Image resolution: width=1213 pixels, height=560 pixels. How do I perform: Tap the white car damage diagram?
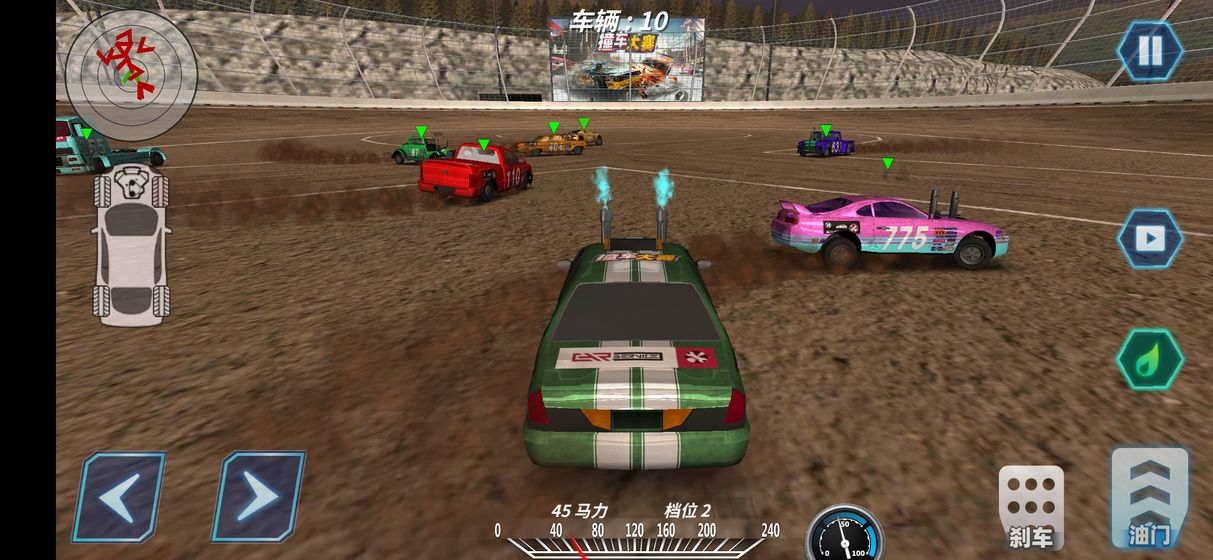131,246
